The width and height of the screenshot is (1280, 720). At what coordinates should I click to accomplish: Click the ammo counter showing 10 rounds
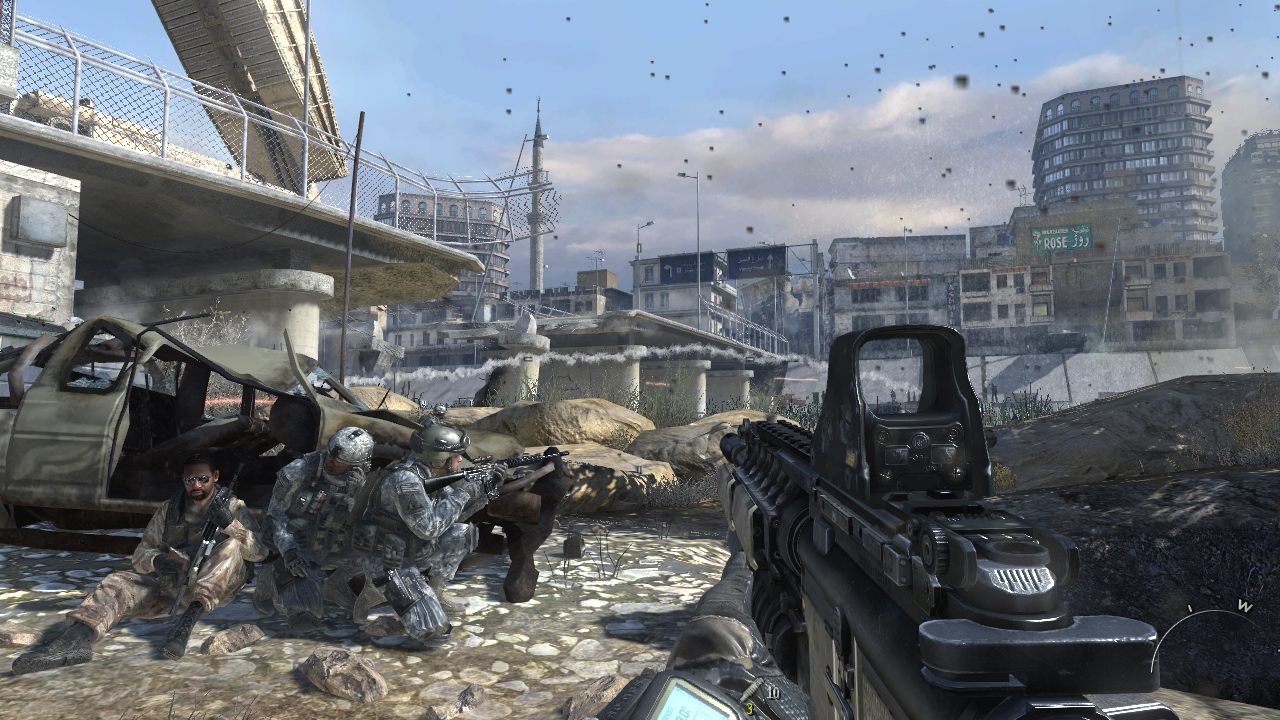pos(771,691)
